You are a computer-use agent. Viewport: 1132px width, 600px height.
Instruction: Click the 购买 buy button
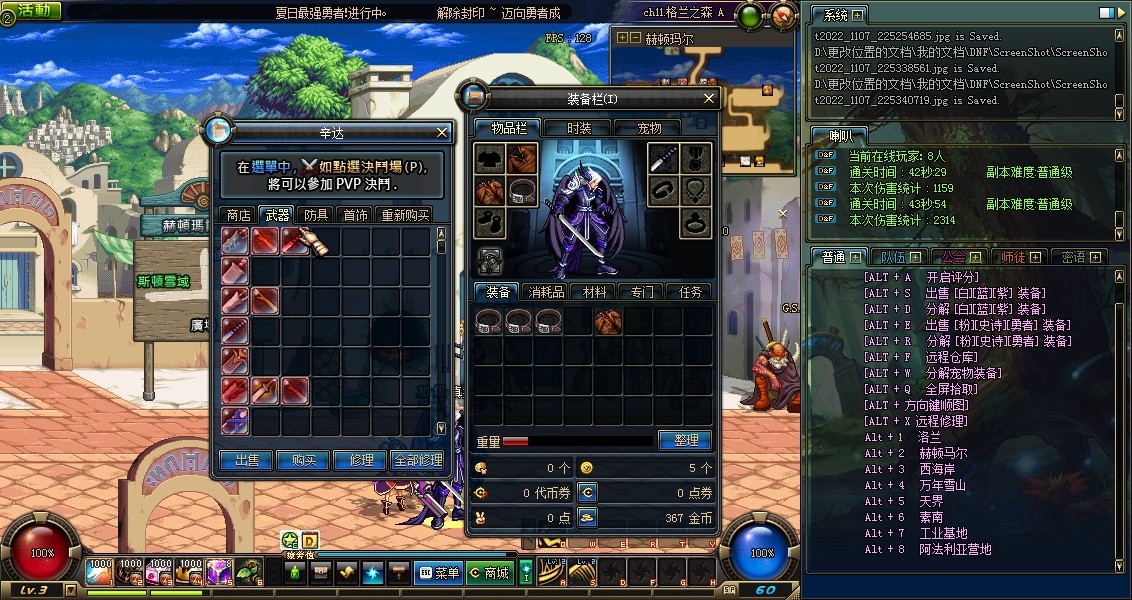point(304,460)
